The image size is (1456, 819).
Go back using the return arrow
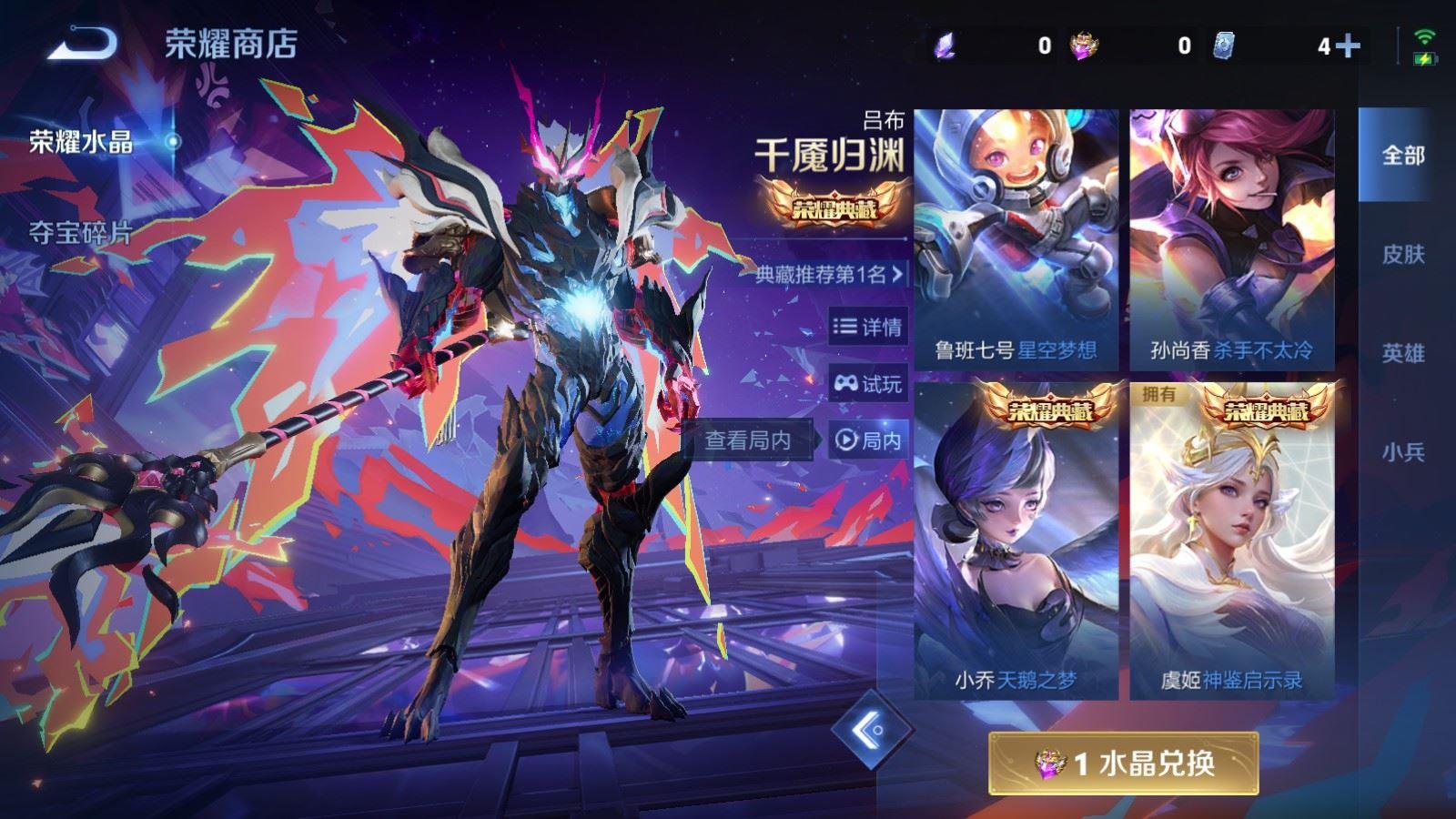tap(83, 42)
